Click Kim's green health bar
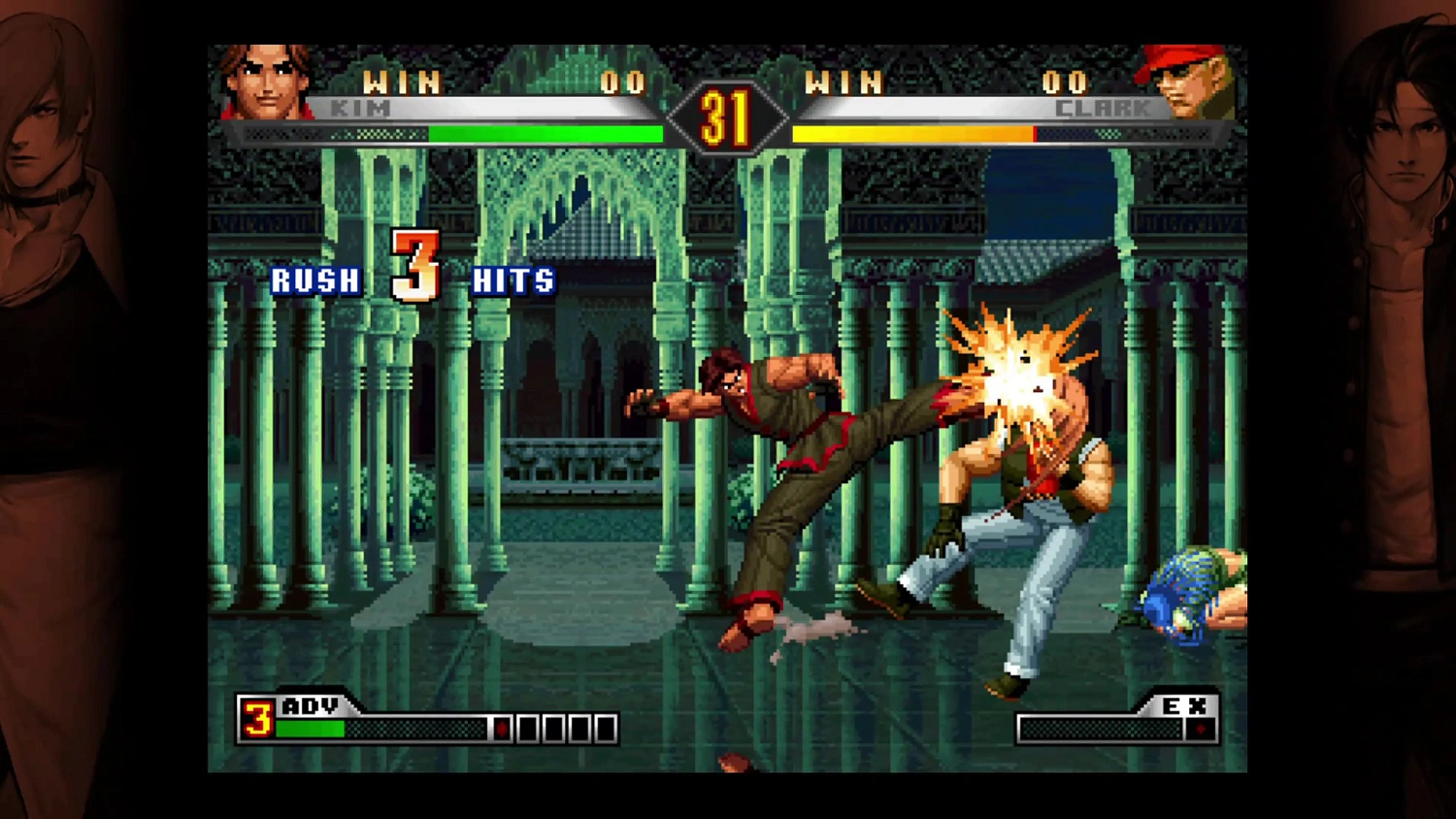The image size is (1456, 819). click(x=544, y=134)
